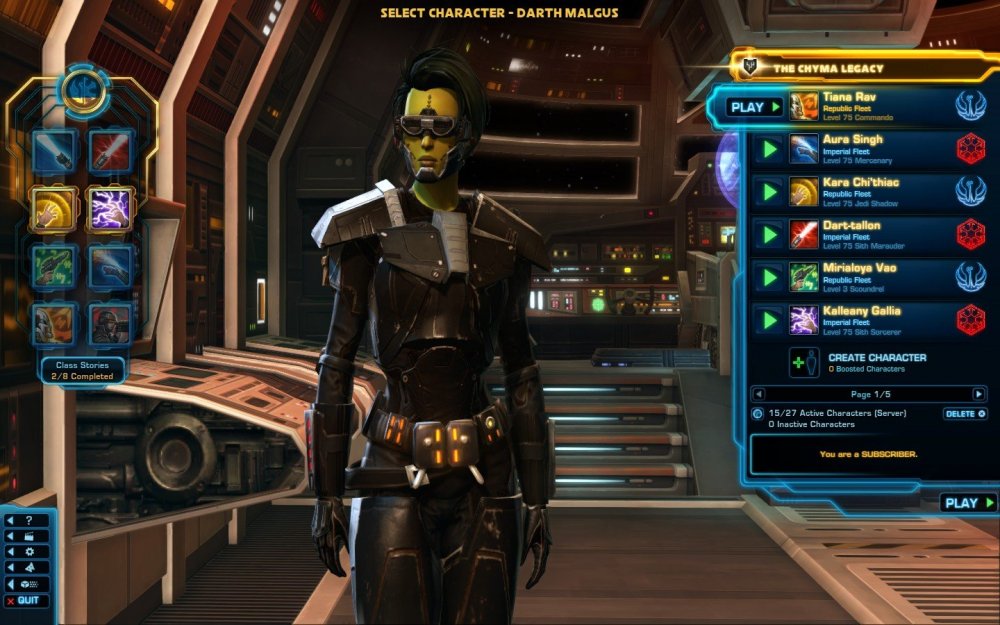Select the red lightsaber class story icon
1000x625 pixels.
coord(110,152)
